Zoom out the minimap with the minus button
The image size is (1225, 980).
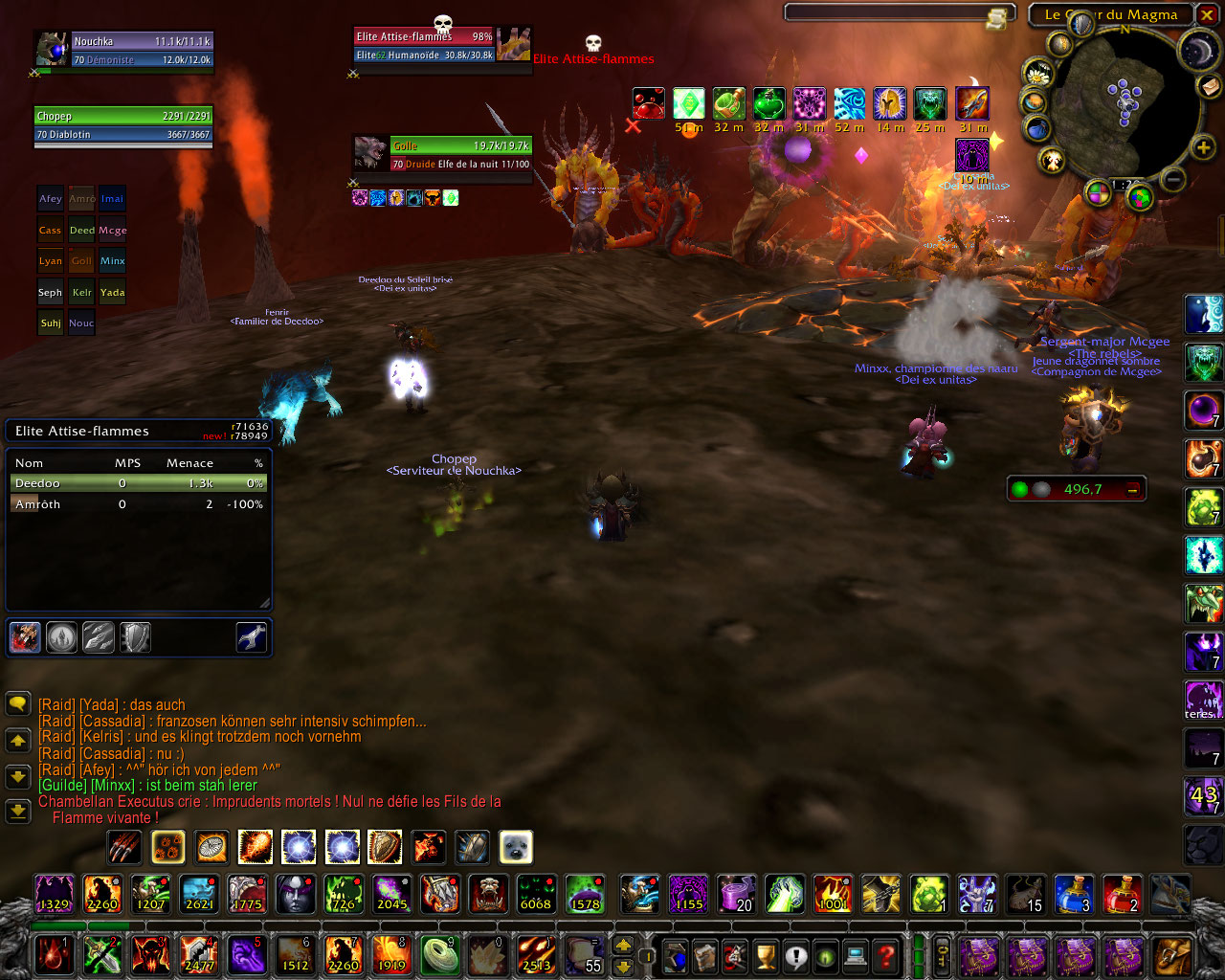(x=1174, y=178)
